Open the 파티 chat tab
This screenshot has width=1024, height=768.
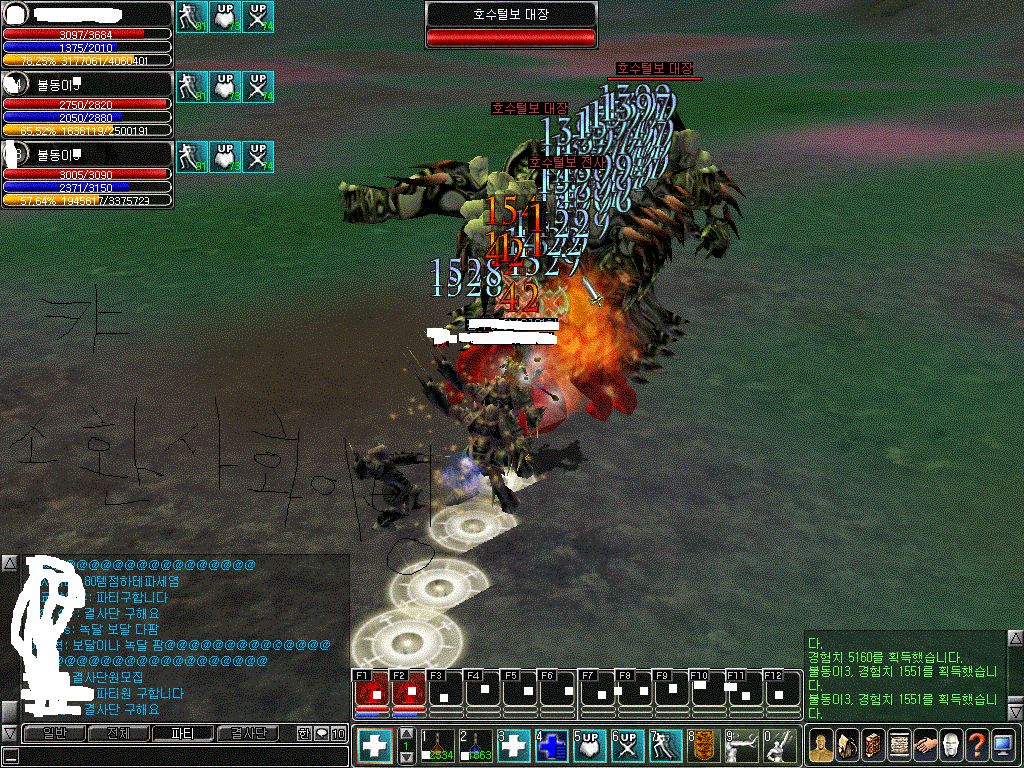(x=182, y=733)
